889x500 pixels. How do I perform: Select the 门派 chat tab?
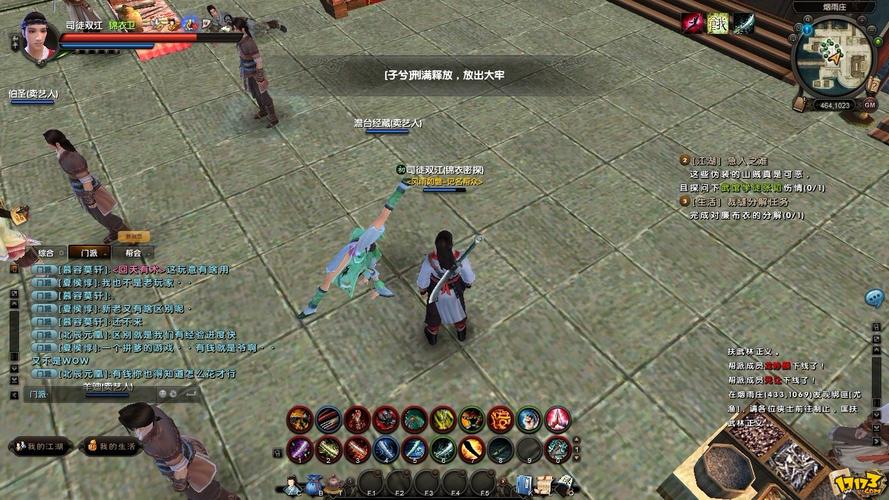pyautogui.click(x=90, y=253)
